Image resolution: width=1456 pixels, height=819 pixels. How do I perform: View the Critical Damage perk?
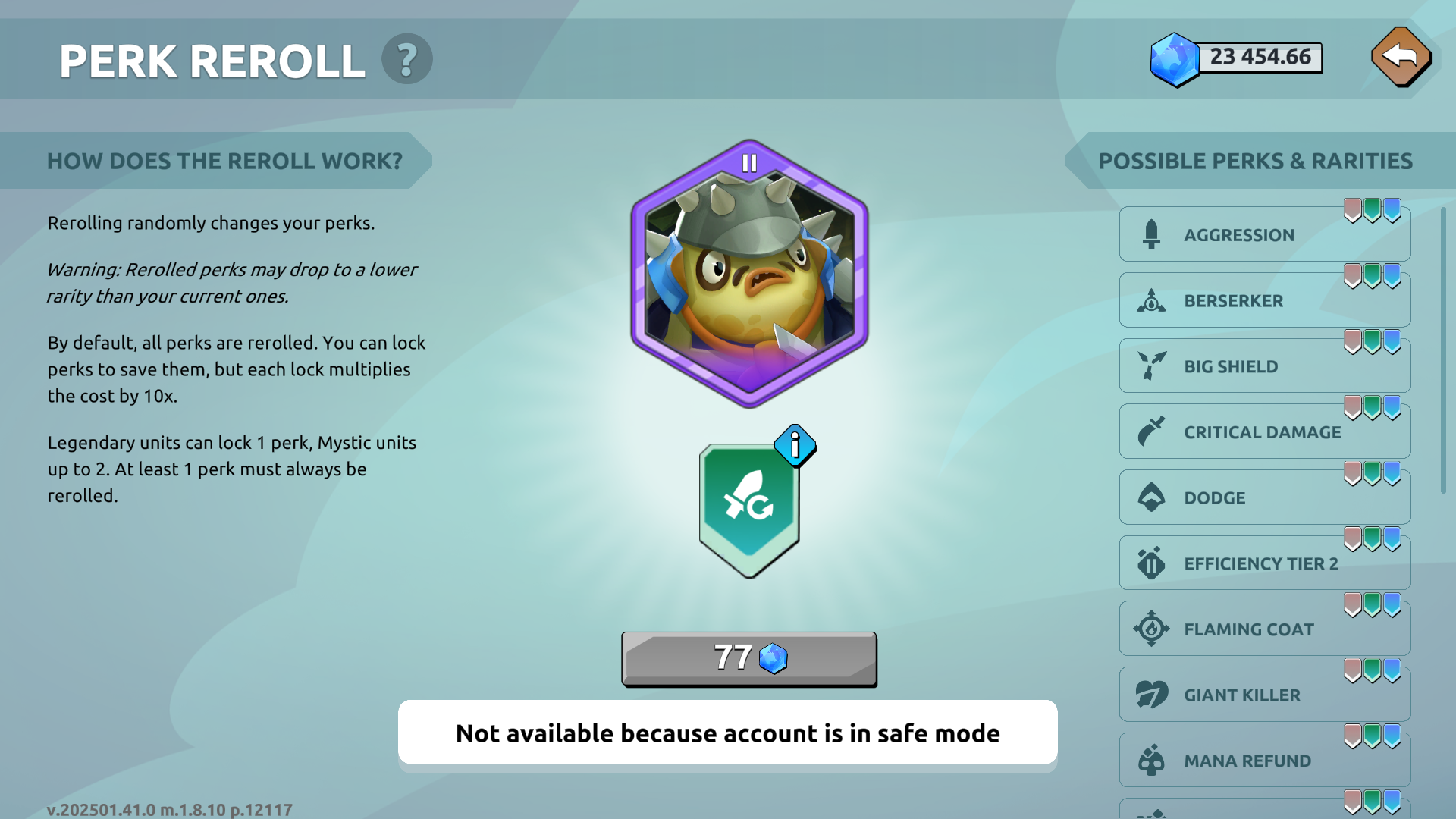point(1264,432)
